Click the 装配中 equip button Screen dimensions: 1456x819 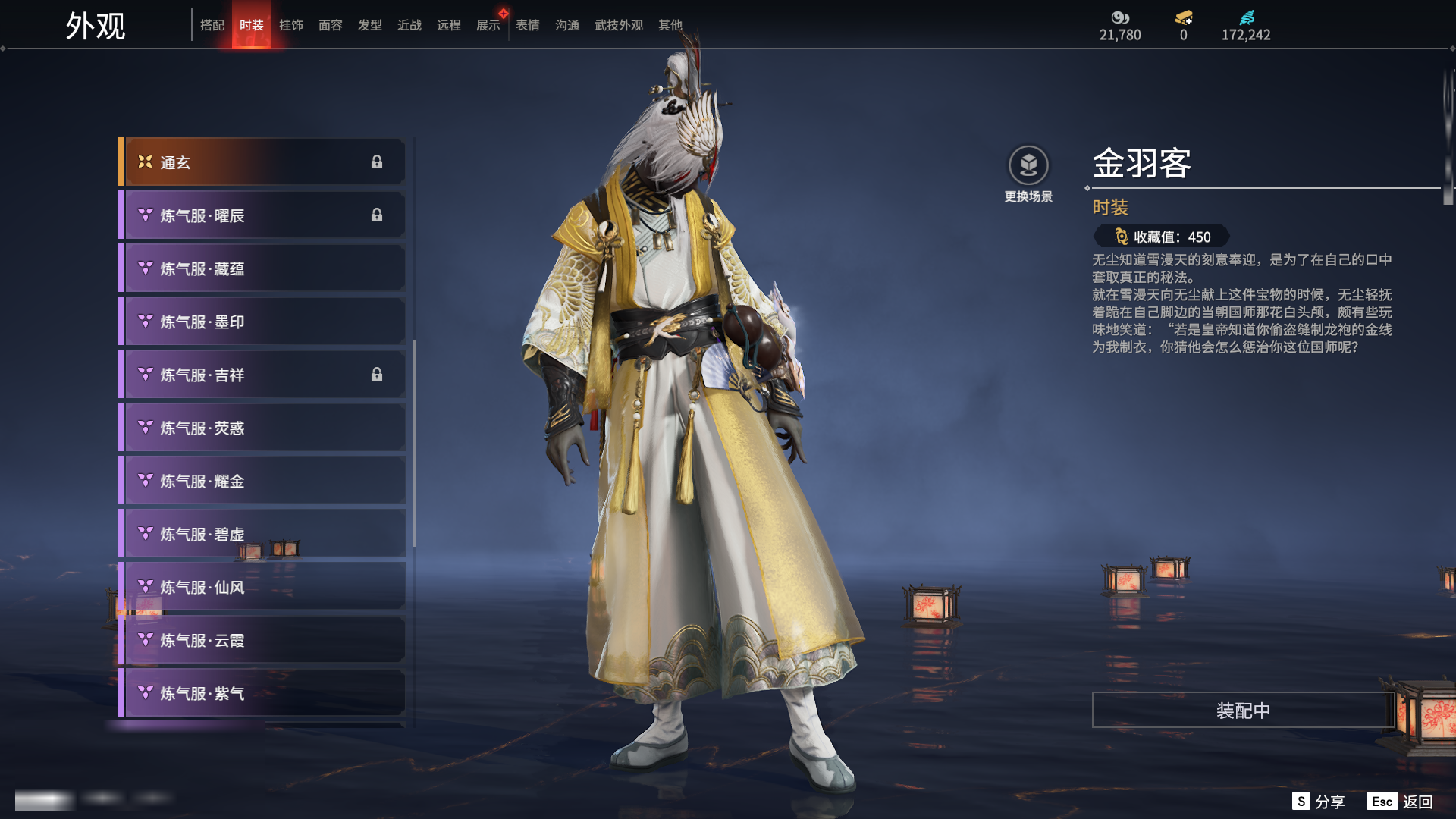coord(1243,711)
